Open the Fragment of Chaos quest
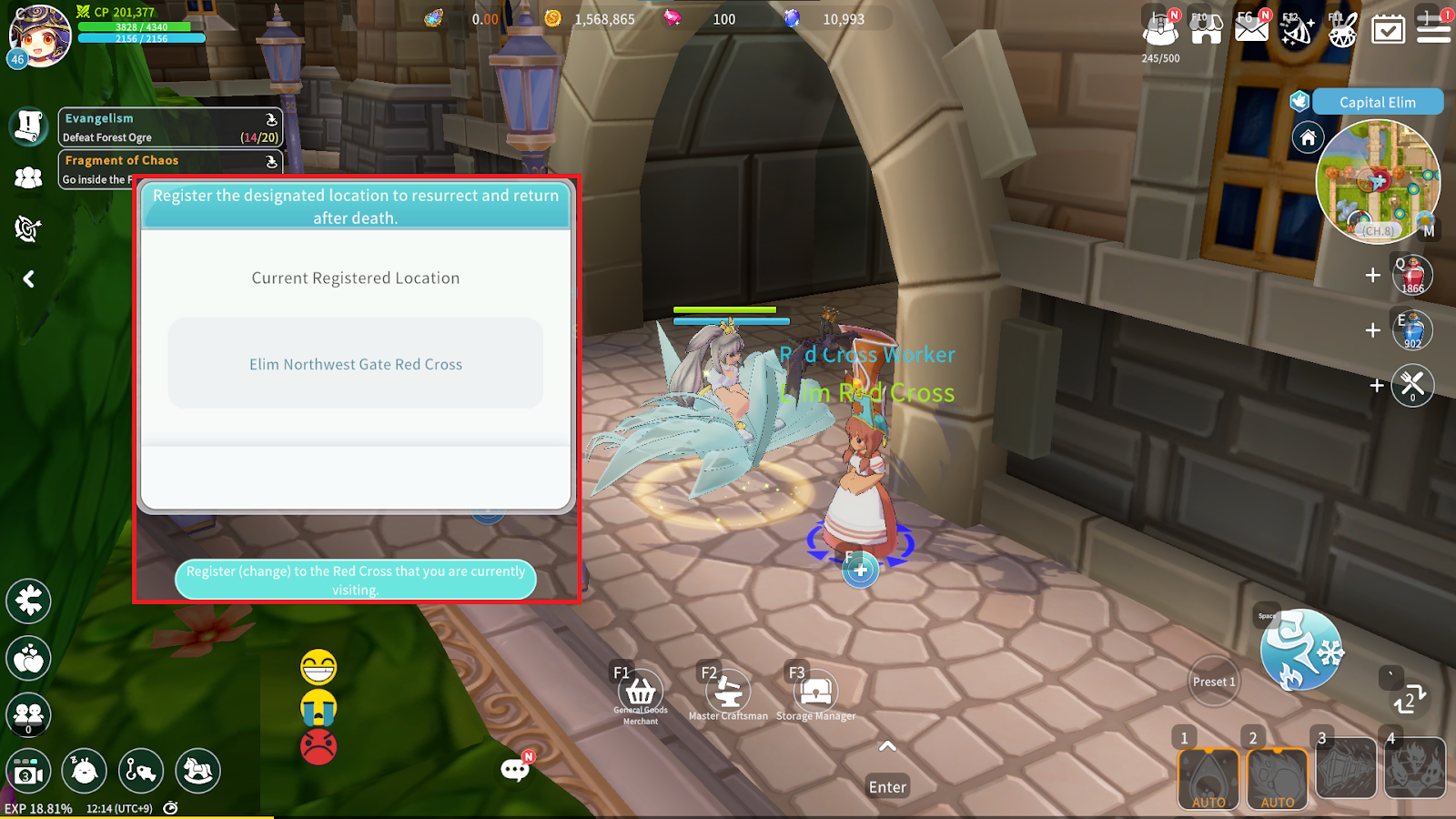 tap(170, 168)
